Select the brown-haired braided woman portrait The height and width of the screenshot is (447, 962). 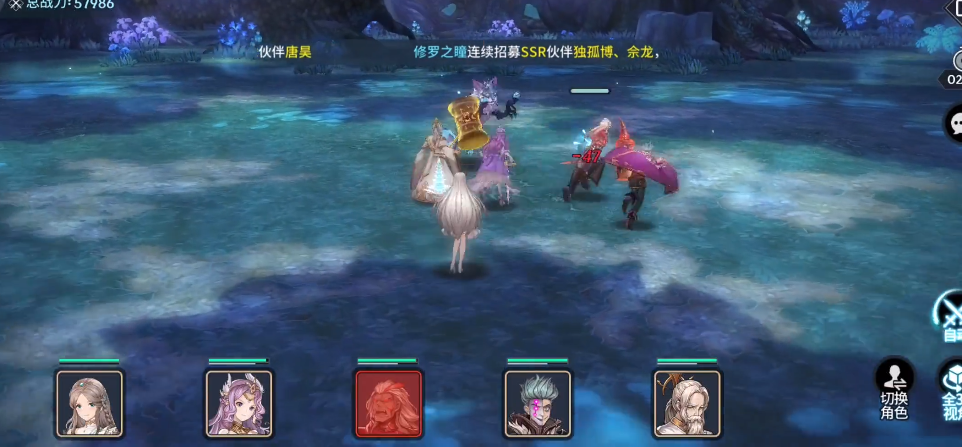(90, 403)
